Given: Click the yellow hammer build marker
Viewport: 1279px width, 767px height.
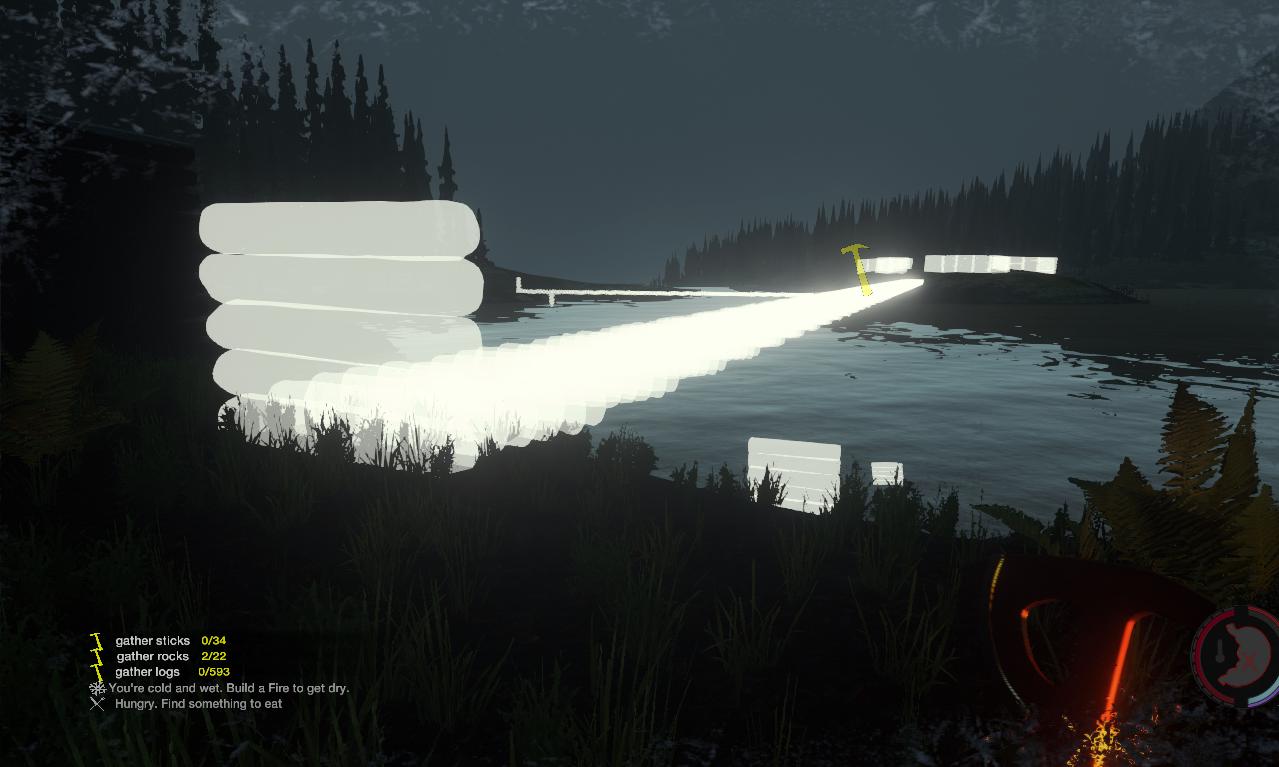Looking at the screenshot, I should (857, 267).
